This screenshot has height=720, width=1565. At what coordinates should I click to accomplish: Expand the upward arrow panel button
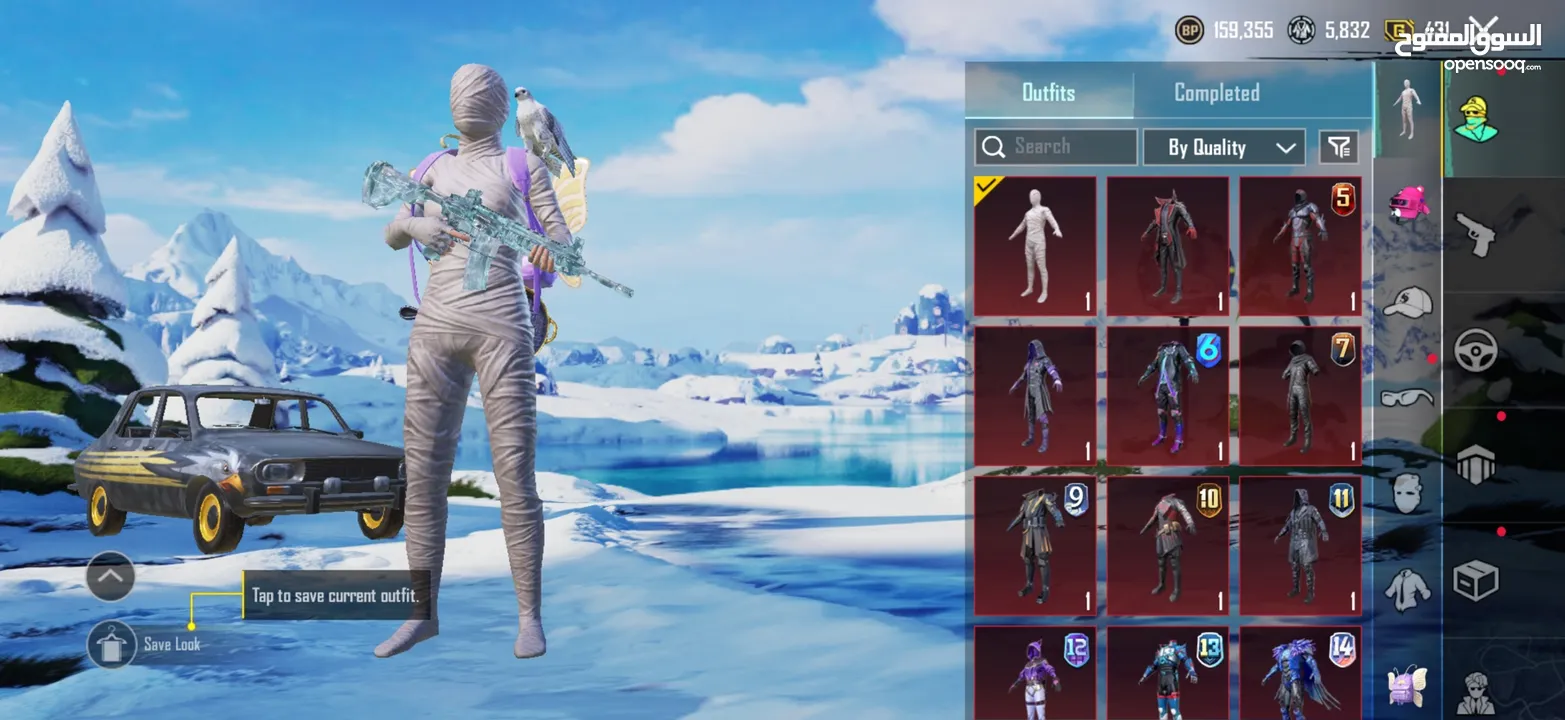[x=111, y=576]
